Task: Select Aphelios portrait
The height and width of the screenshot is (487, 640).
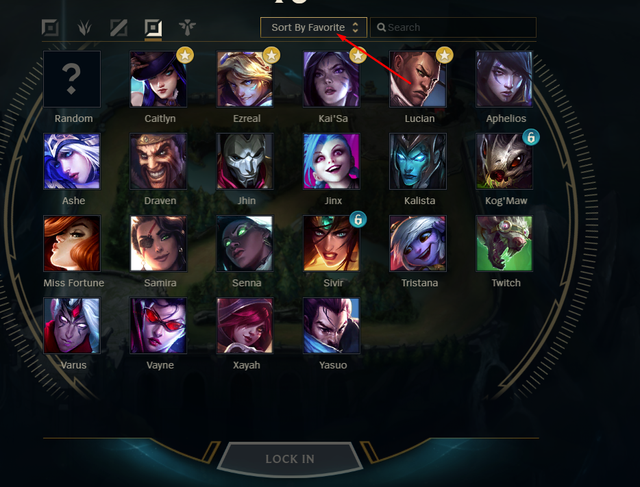Action: coord(504,79)
